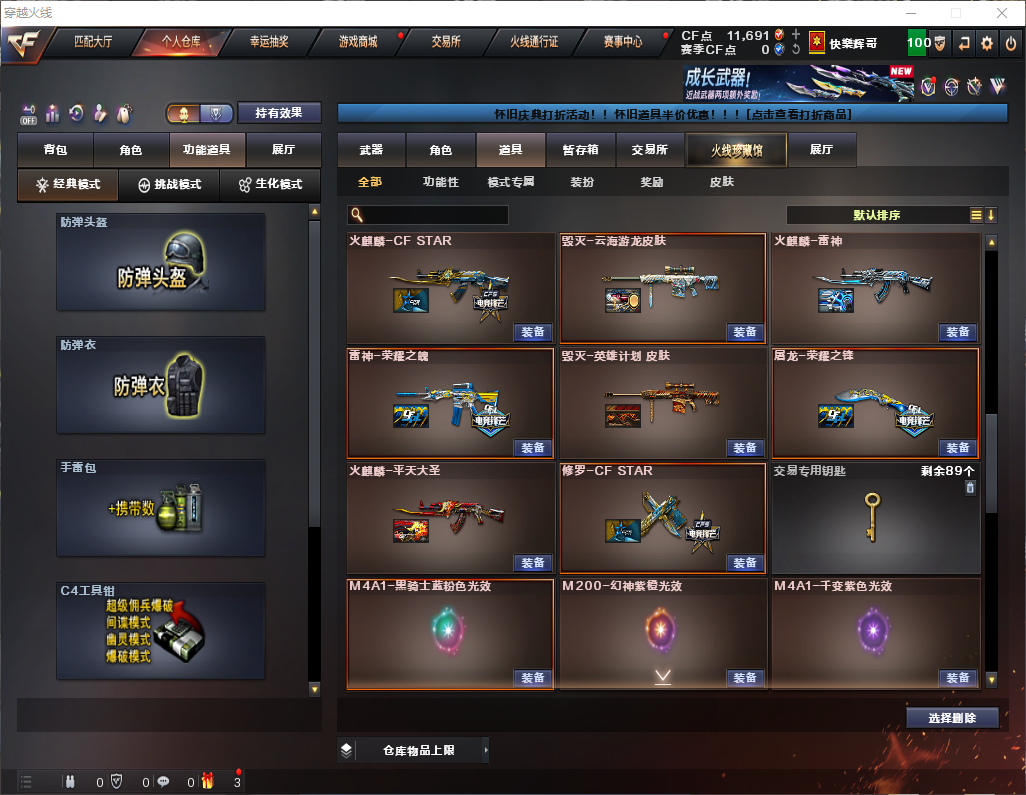The image size is (1026, 795).
Task: Open the gear settings icon
Action: (x=986, y=43)
